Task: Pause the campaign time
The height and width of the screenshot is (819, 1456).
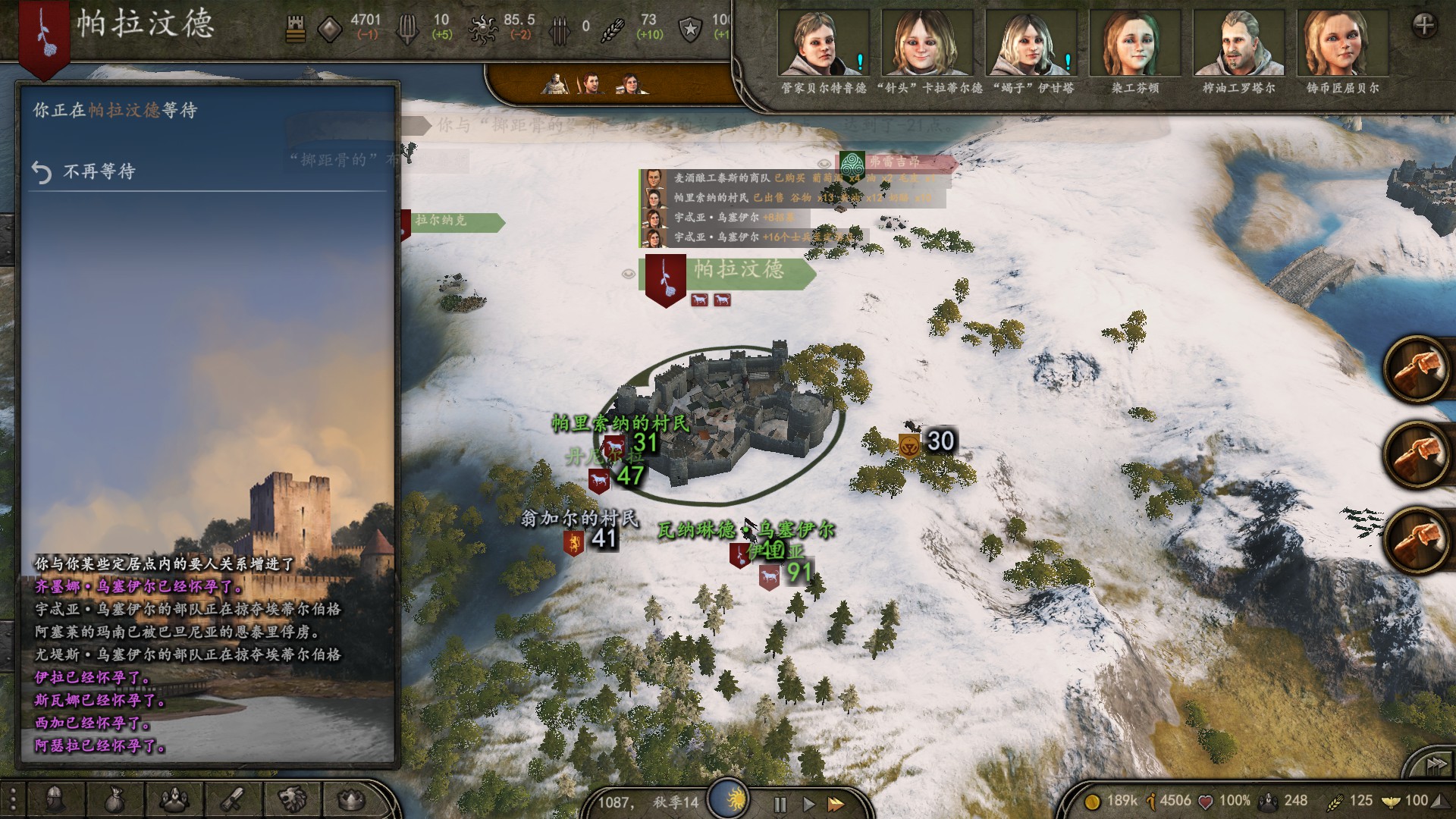Action: [x=780, y=804]
